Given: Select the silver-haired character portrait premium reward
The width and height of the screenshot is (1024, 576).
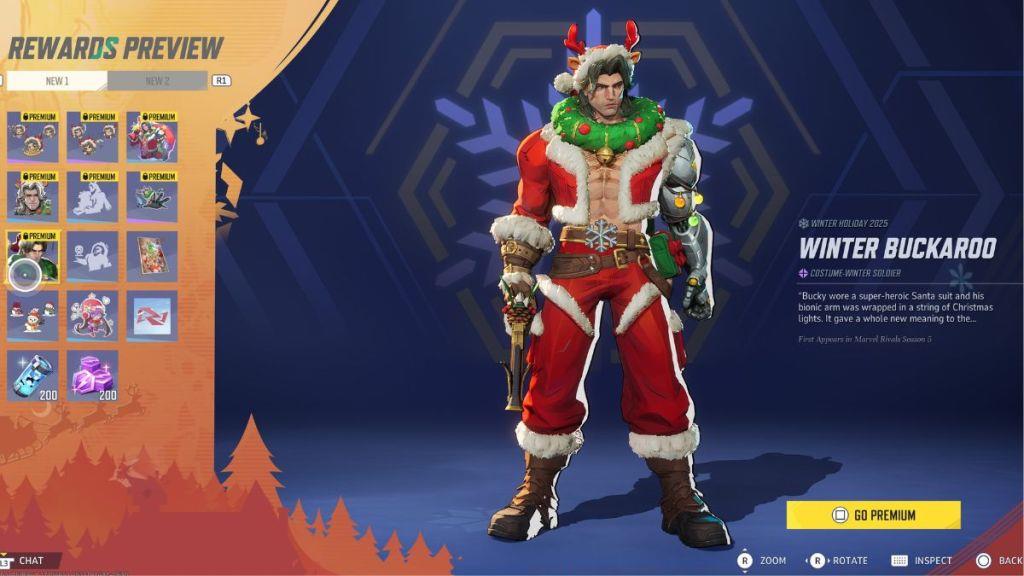Looking at the screenshot, I should coord(33,196).
